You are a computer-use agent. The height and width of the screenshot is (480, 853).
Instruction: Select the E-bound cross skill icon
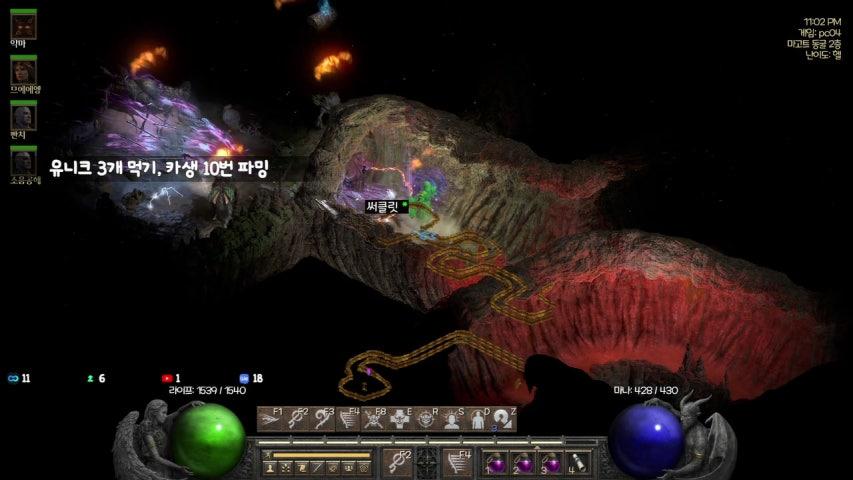(x=400, y=419)
